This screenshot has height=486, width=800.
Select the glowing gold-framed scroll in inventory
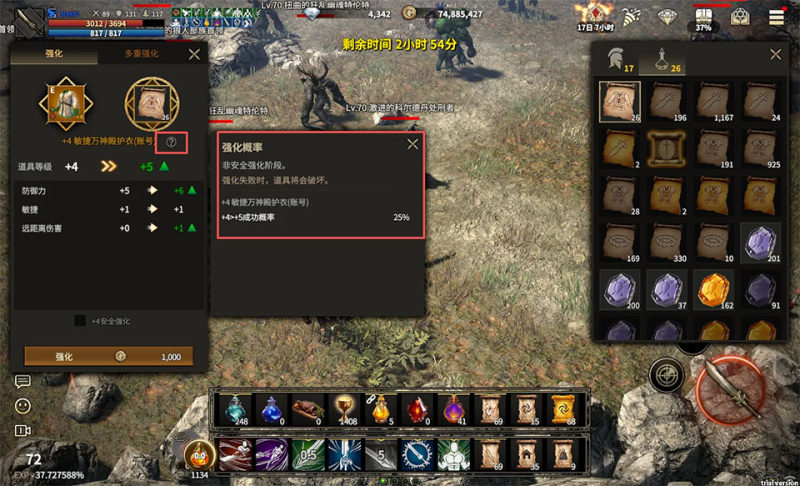tap(667, 150)
